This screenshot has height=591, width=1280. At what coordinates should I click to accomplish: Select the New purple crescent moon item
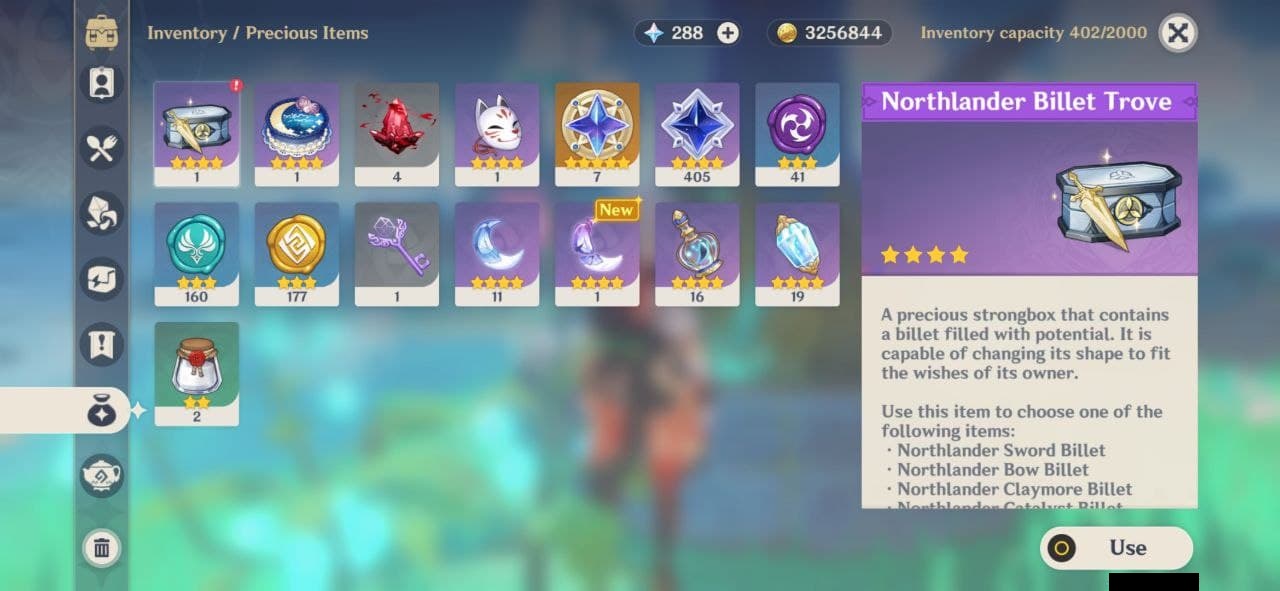tap(597, 253)
